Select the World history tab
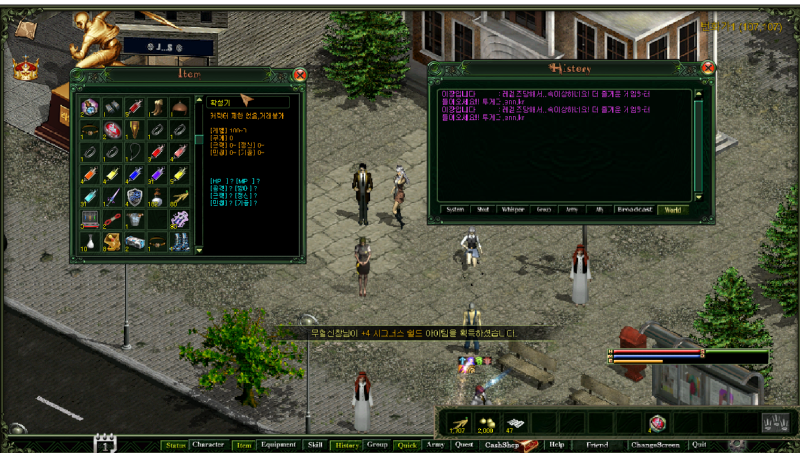This screenshot has width=800, height=453. 670,210
